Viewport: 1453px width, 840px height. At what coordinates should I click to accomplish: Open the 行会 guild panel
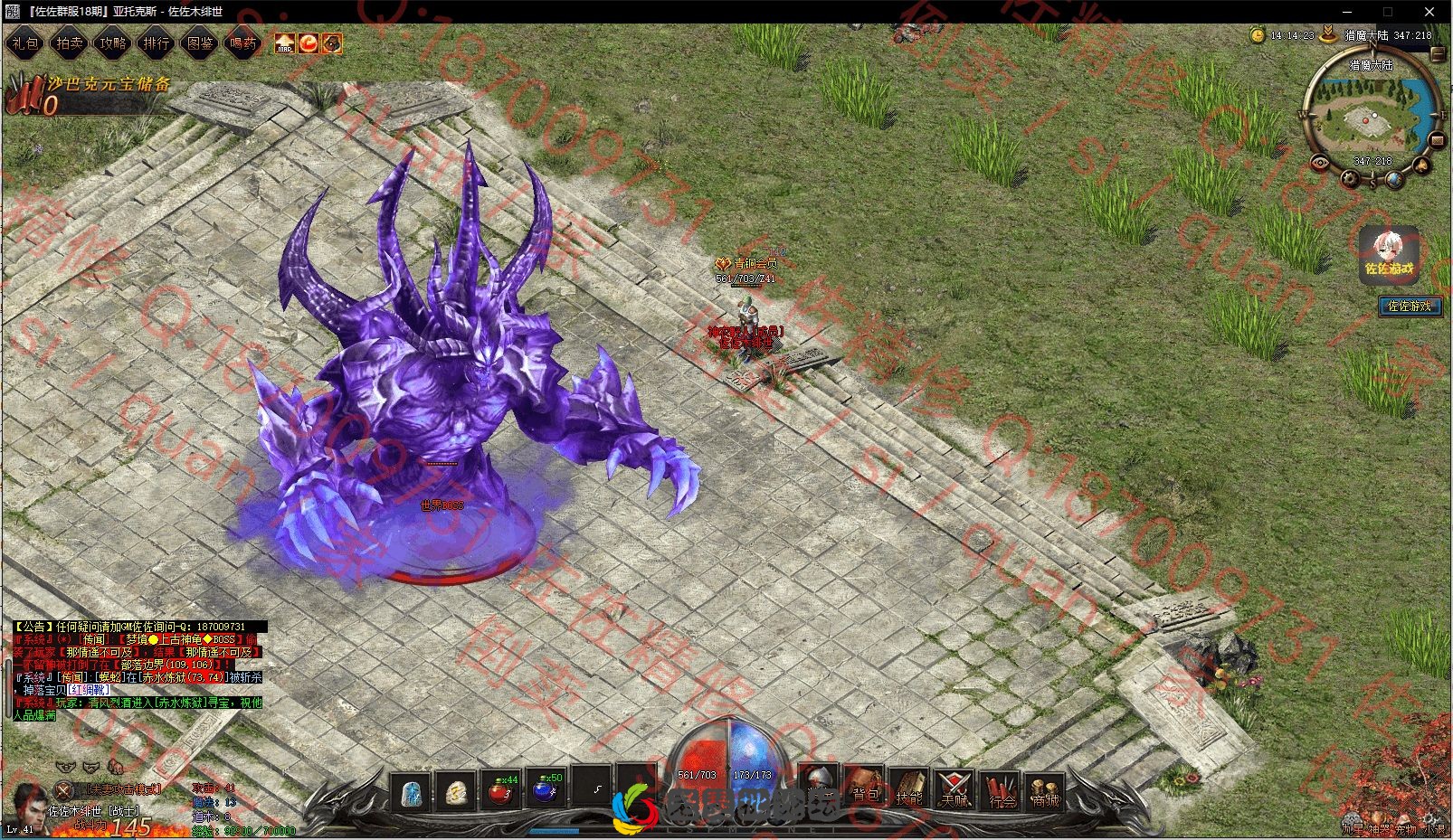pyautogui.click(x=1002, y=793)
